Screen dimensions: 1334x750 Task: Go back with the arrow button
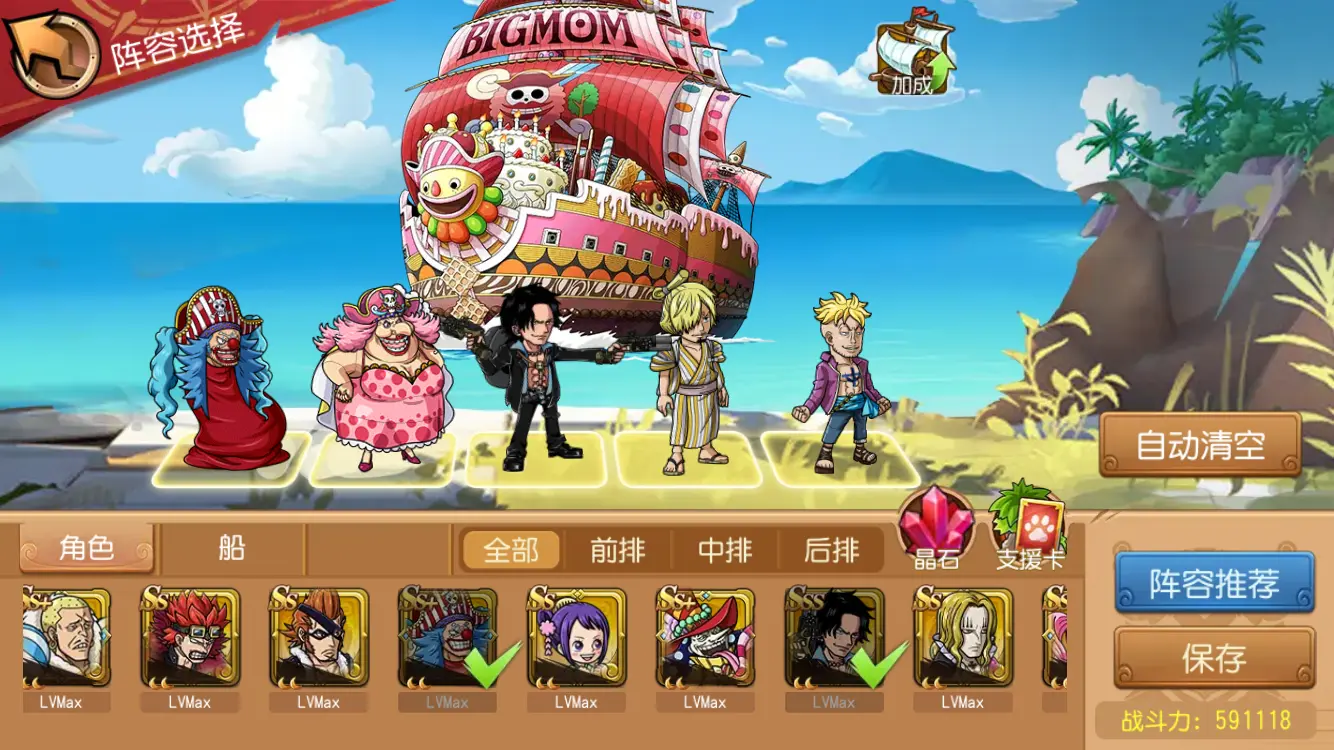[50, 53]
